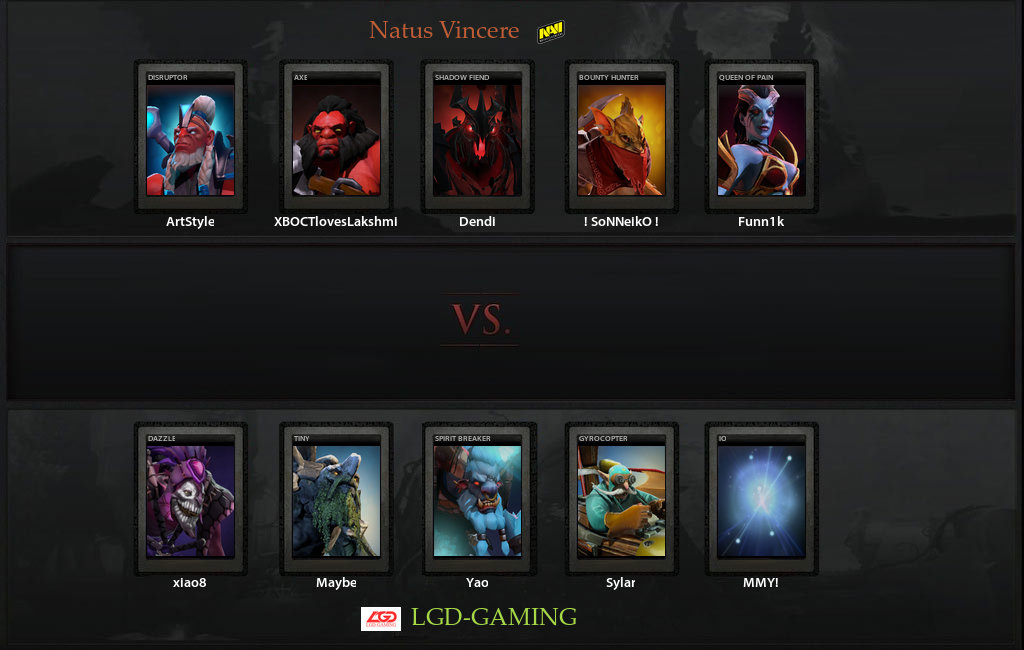Click the Natus Vincere team name
This screenshot has height=650, width=1024.
(x=444, y=31)
